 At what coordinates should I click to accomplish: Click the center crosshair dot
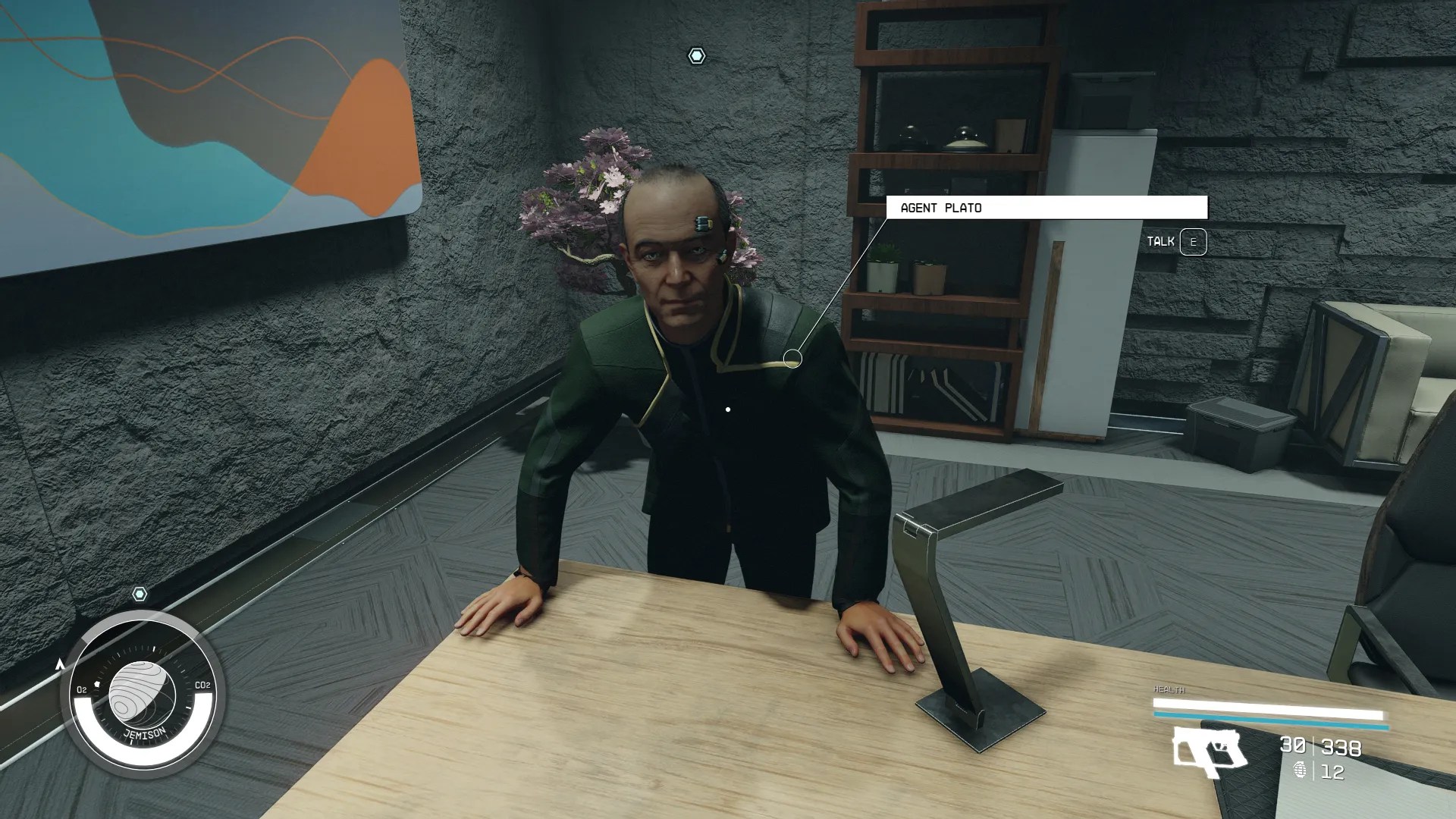point(728,408)
